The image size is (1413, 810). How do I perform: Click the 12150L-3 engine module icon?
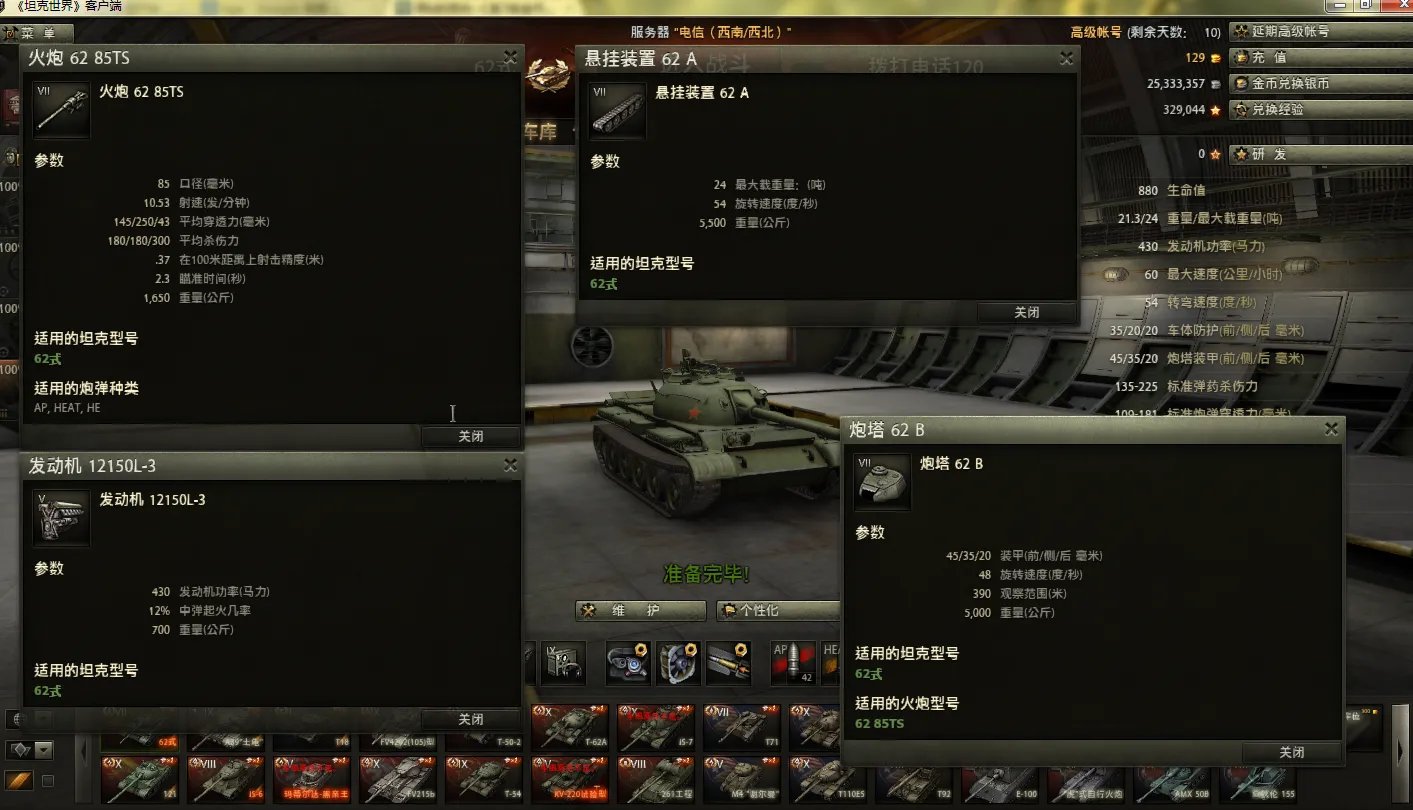pos(61,518)
